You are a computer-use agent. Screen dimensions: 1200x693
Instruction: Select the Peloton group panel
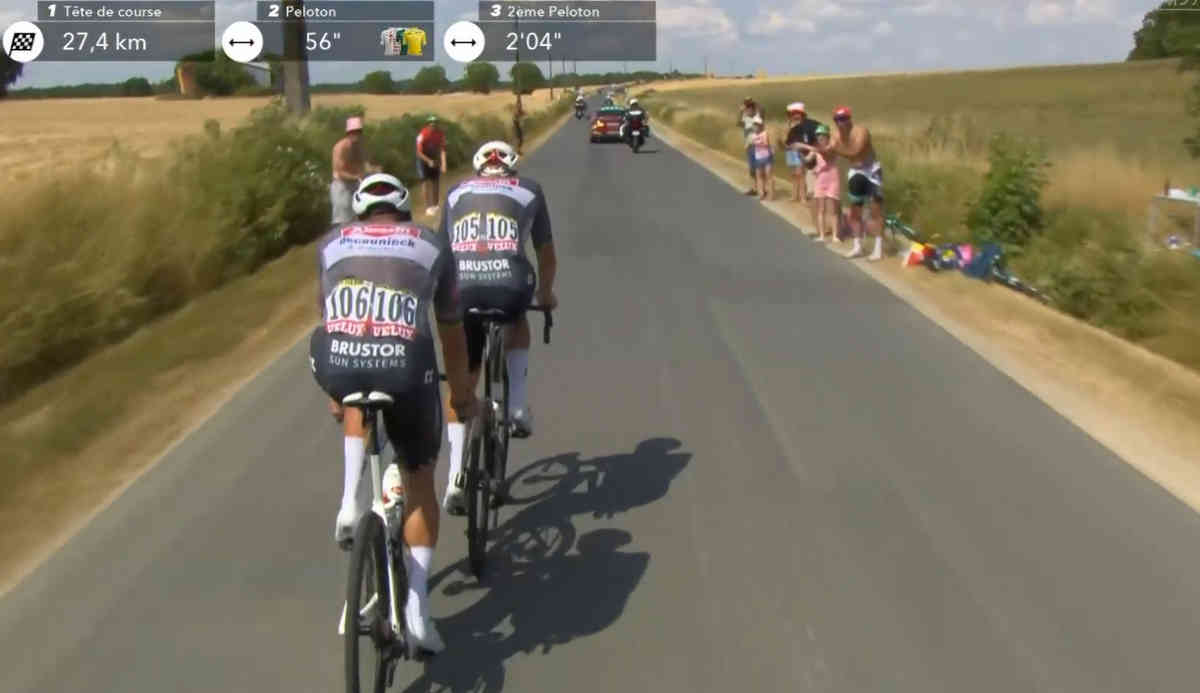click(330, 30)
